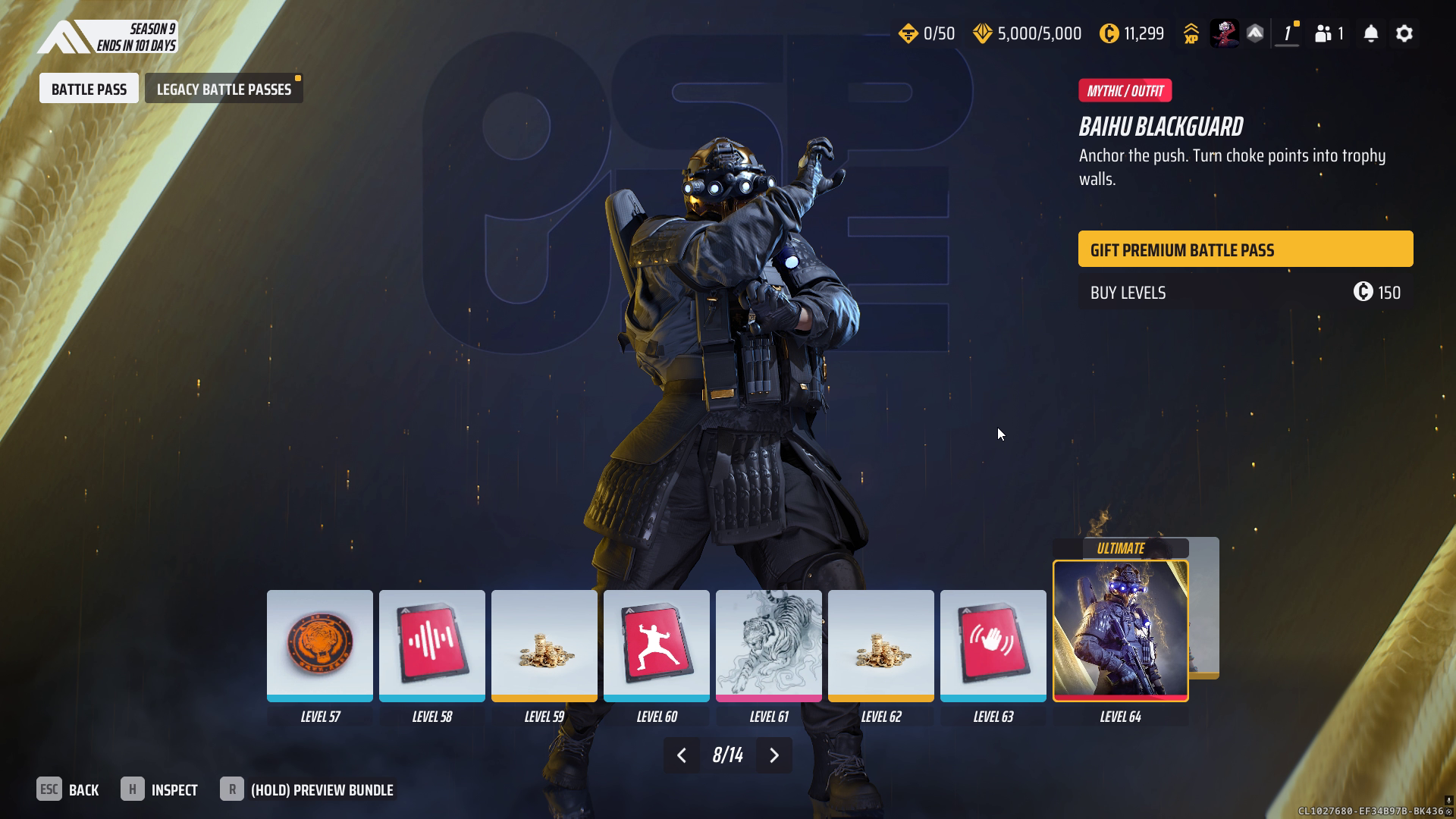Go to the previous rewards page

coord(681,755)
